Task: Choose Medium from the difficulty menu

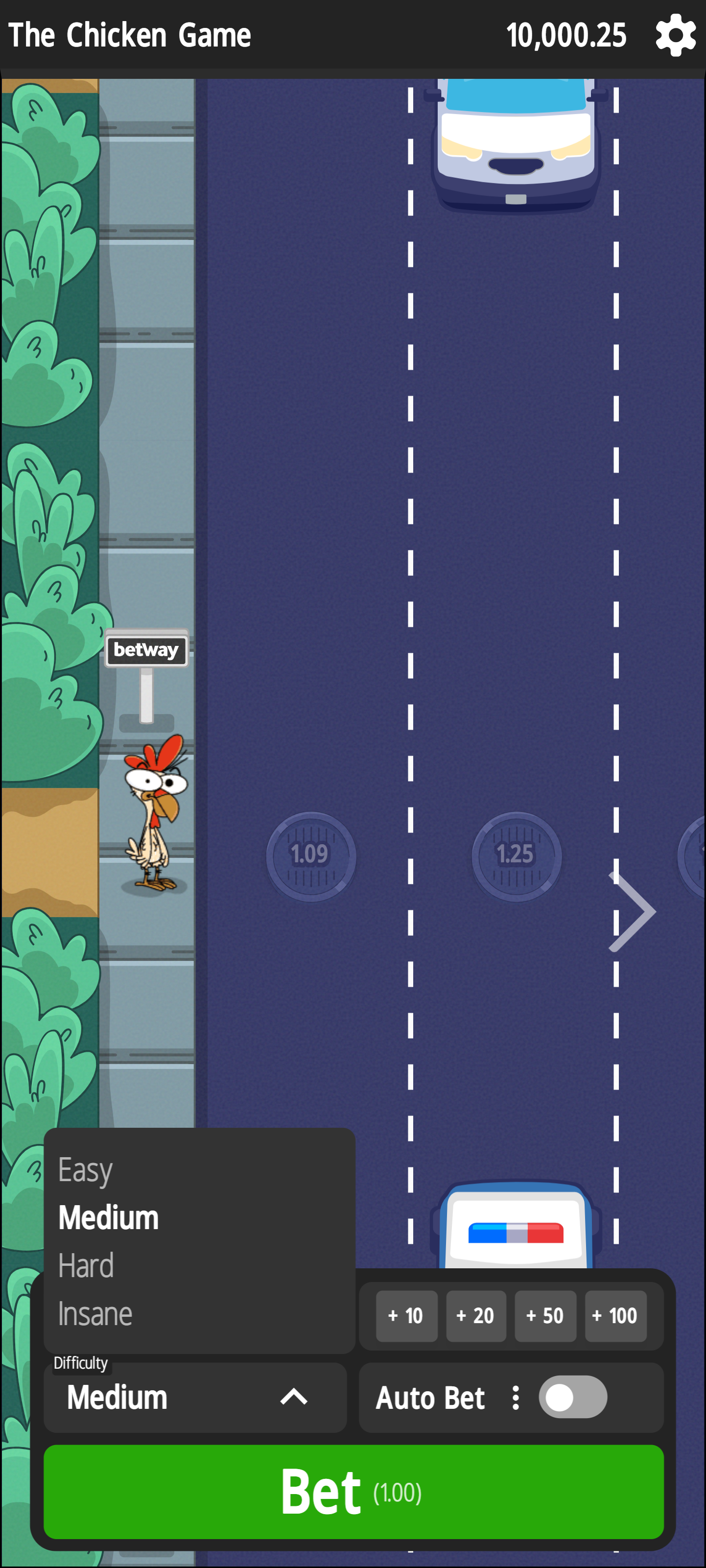Action: pos(108,1217)
